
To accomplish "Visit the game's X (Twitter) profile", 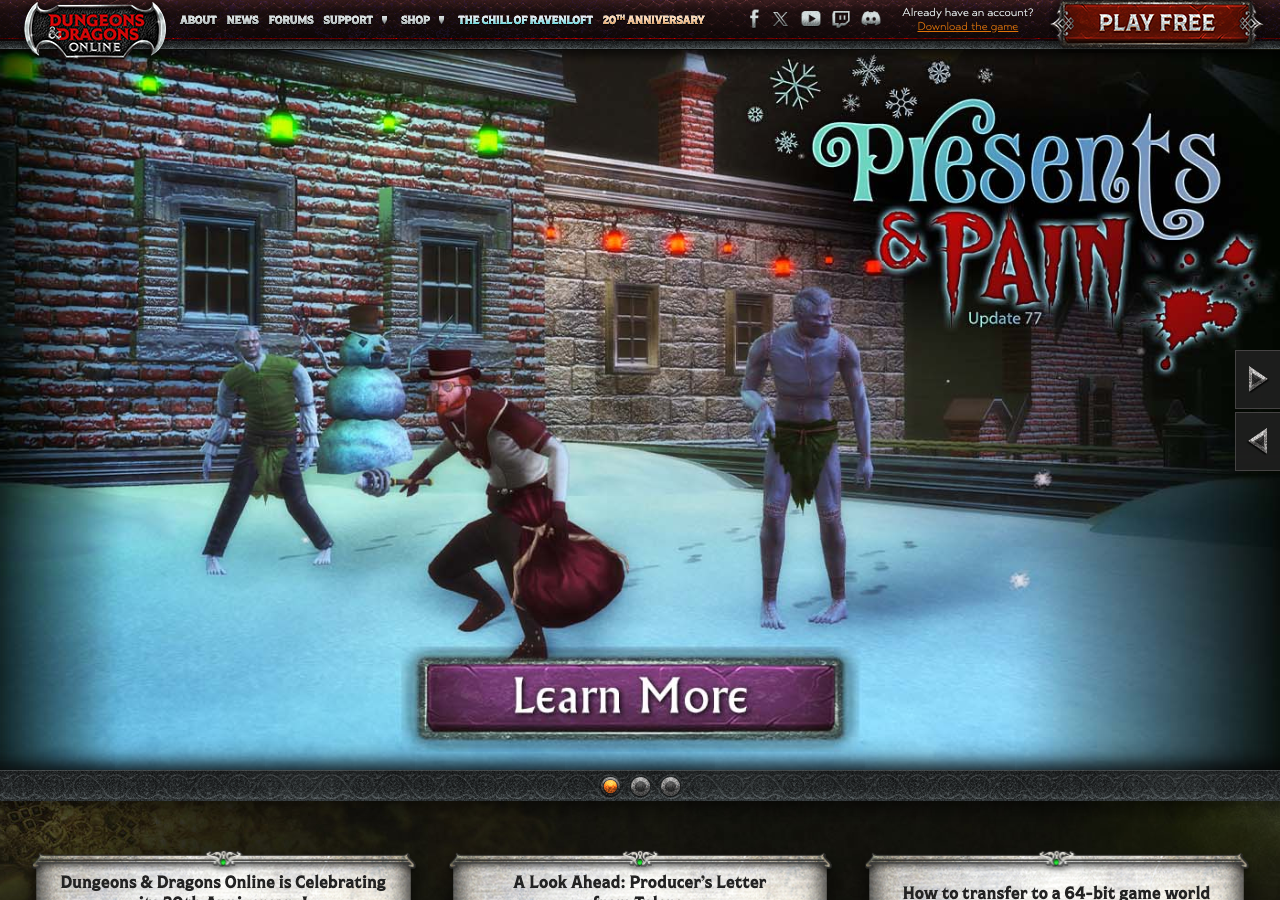I will pos(781,17).
